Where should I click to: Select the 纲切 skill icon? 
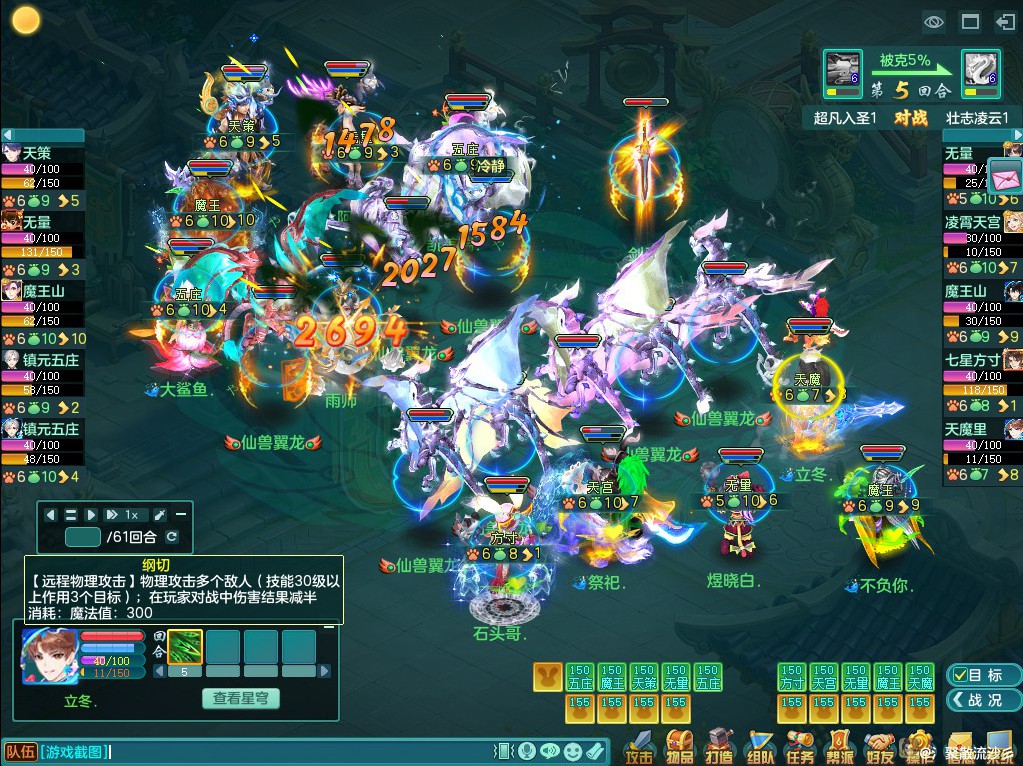point(185,646)
